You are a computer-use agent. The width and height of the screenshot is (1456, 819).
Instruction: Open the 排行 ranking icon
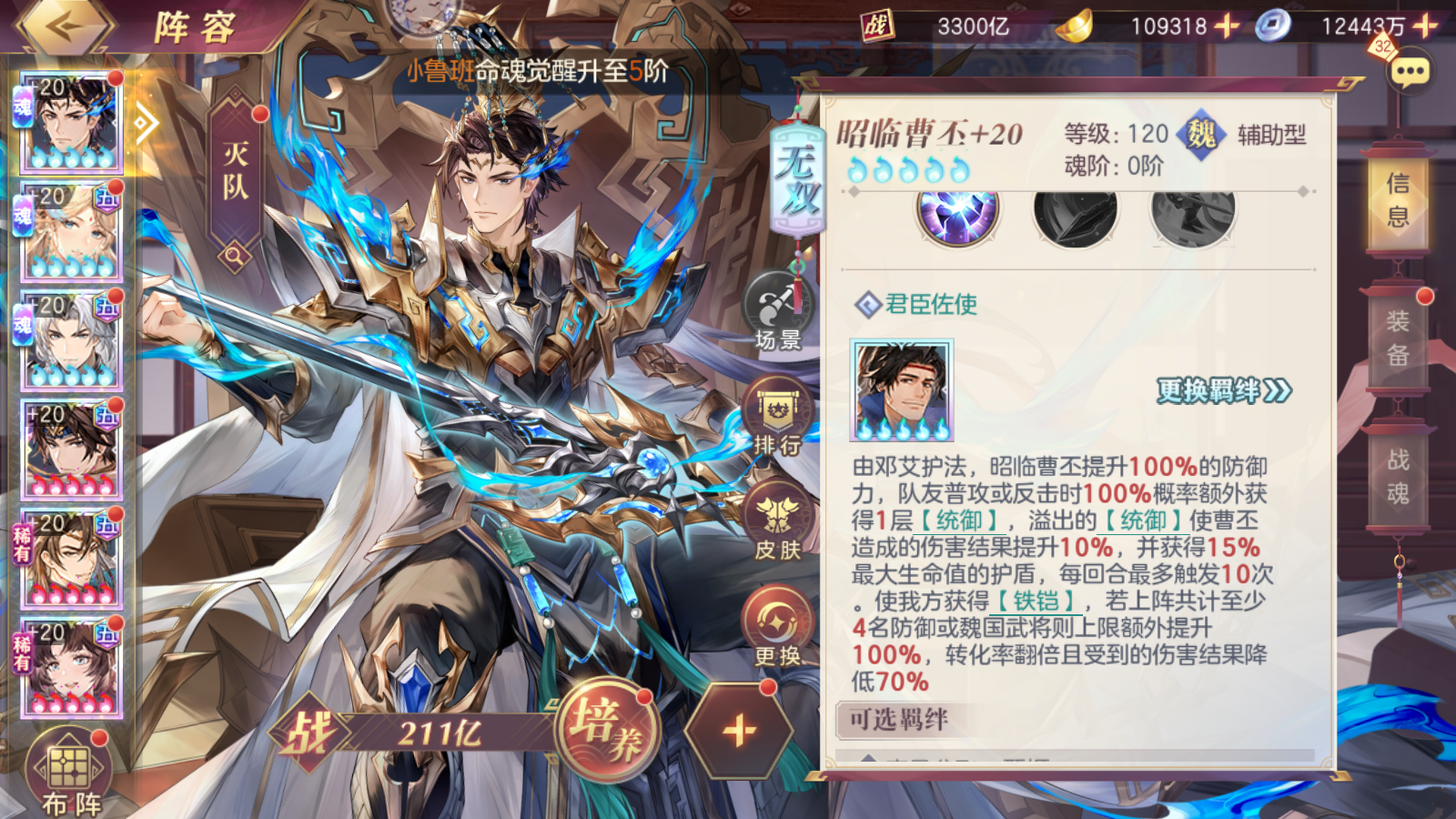778,417
